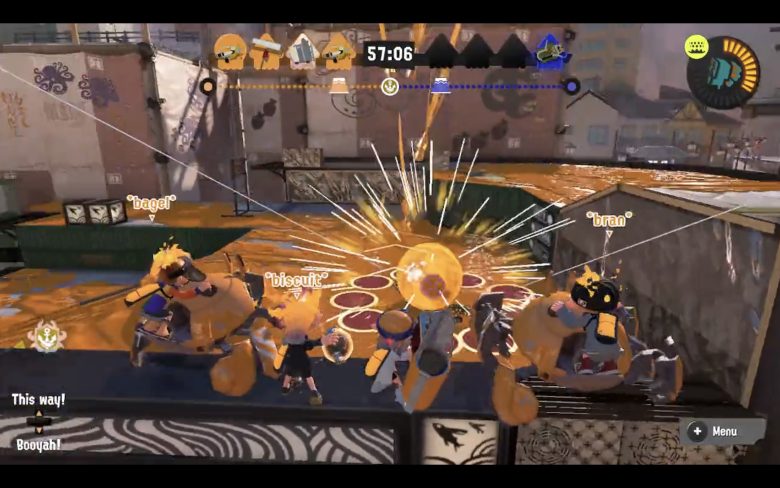Click the crab-shaped anchor badge
This screenshot has height=488, width=780.
point(46,335)
